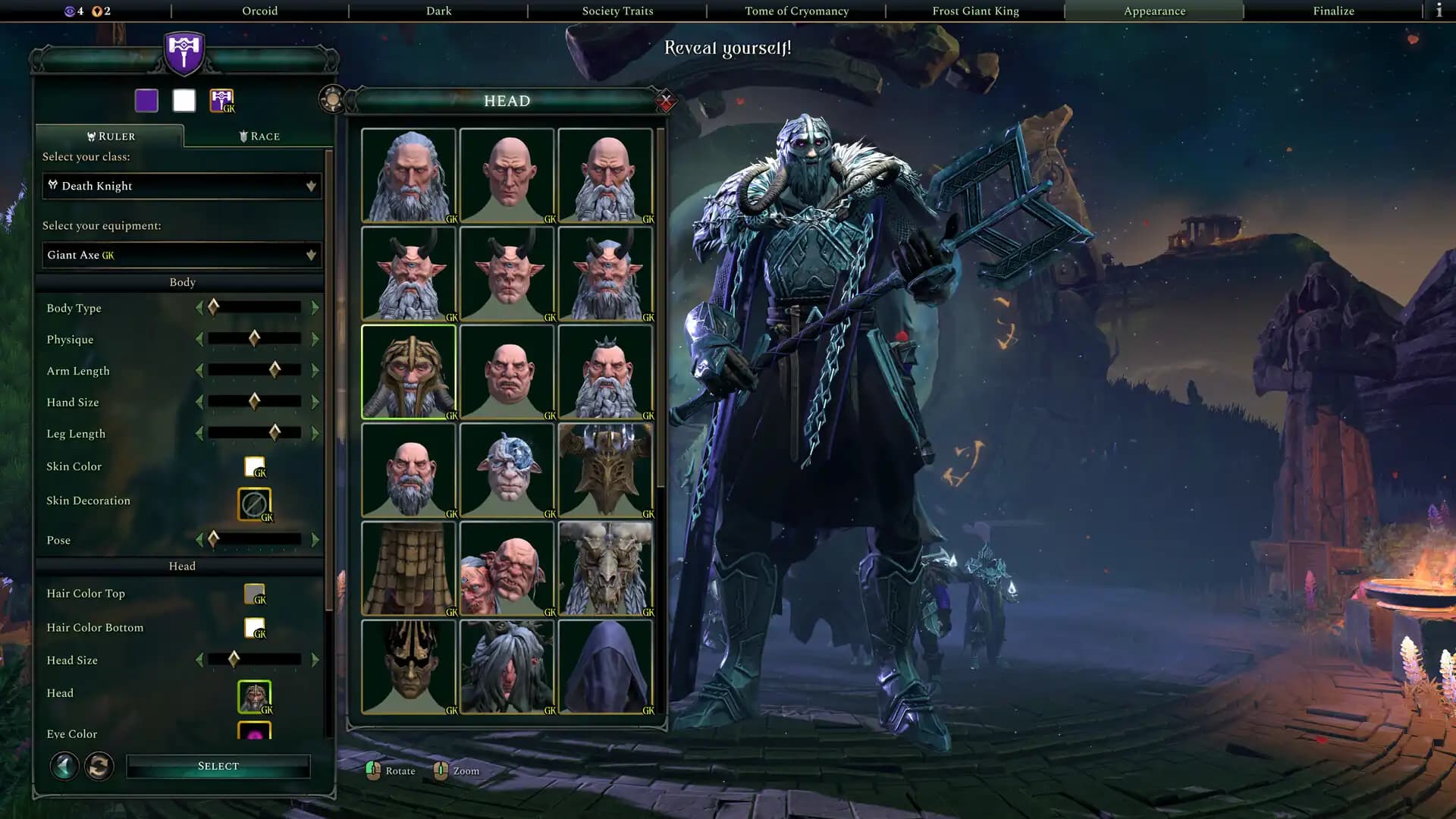
Task: Open the Skin Color swatch picker
Action: pyautogui.click(x=254, y=466)
